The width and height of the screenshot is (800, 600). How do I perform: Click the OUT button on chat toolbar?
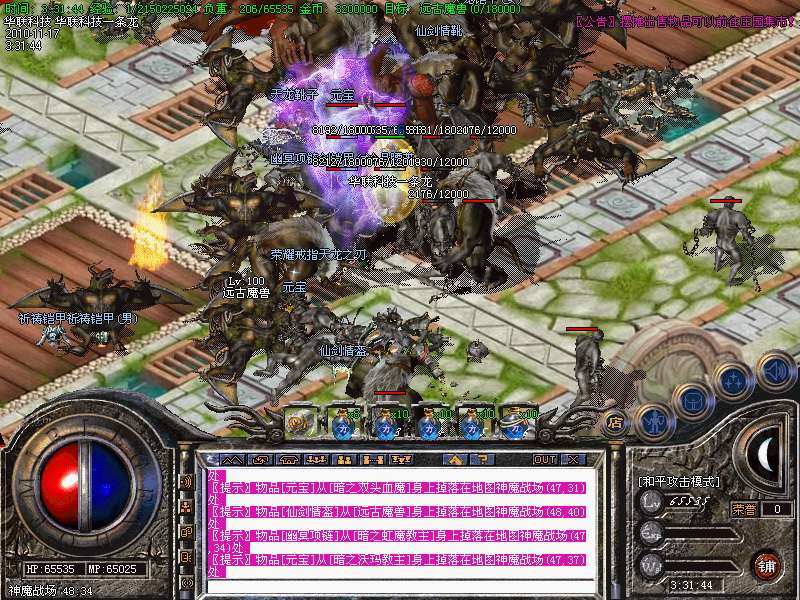(544, 459)
